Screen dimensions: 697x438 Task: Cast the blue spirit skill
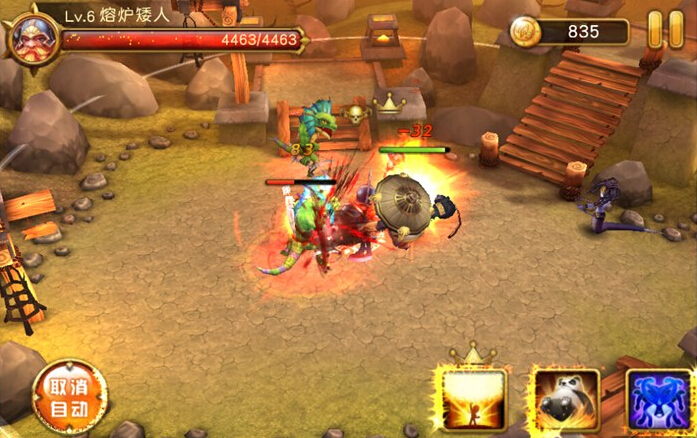tap(660, 402)
